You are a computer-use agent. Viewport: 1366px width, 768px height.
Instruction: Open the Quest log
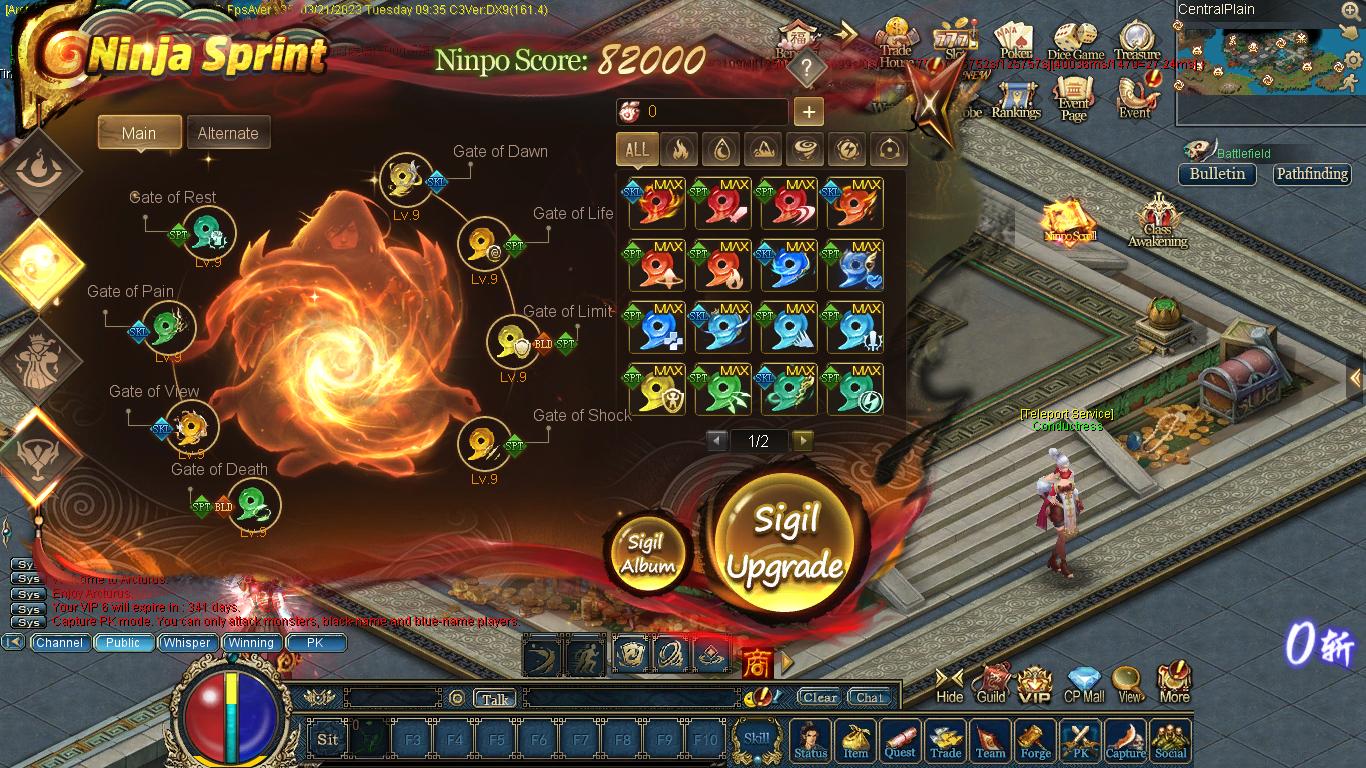(900, 741)
